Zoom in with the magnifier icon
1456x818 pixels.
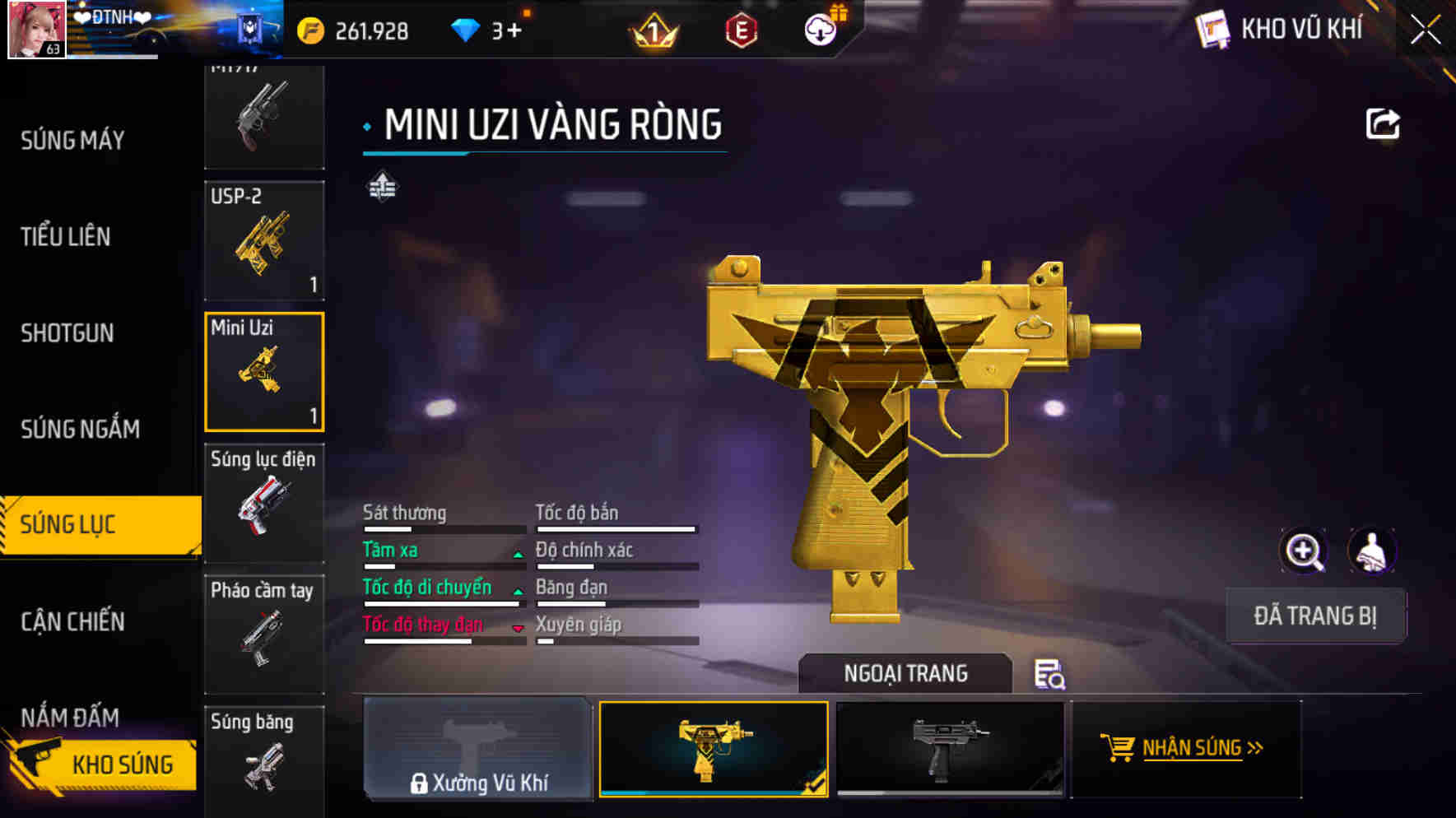(x=1304, y=551)
